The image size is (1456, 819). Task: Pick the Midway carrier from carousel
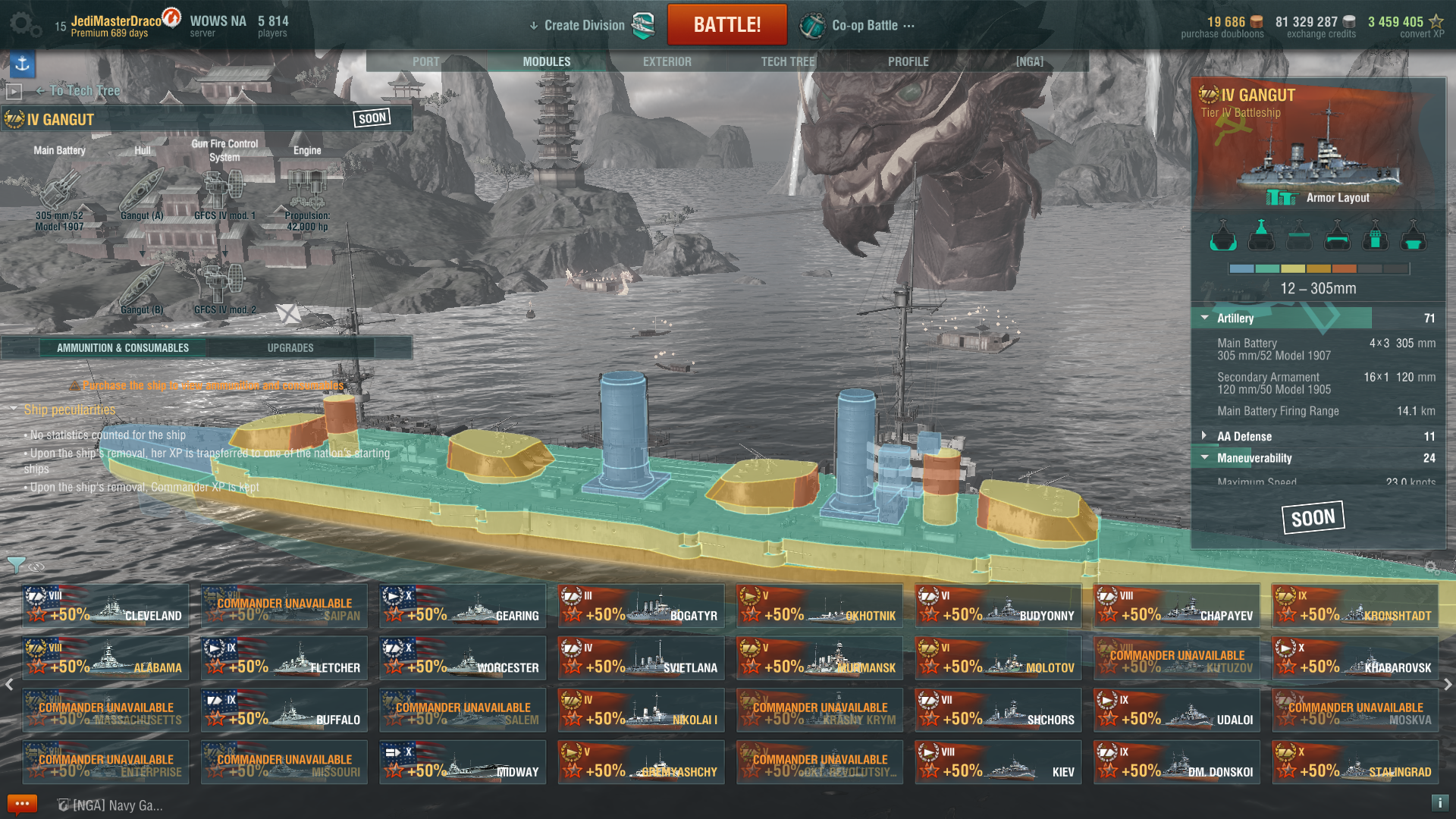(463, 763)
